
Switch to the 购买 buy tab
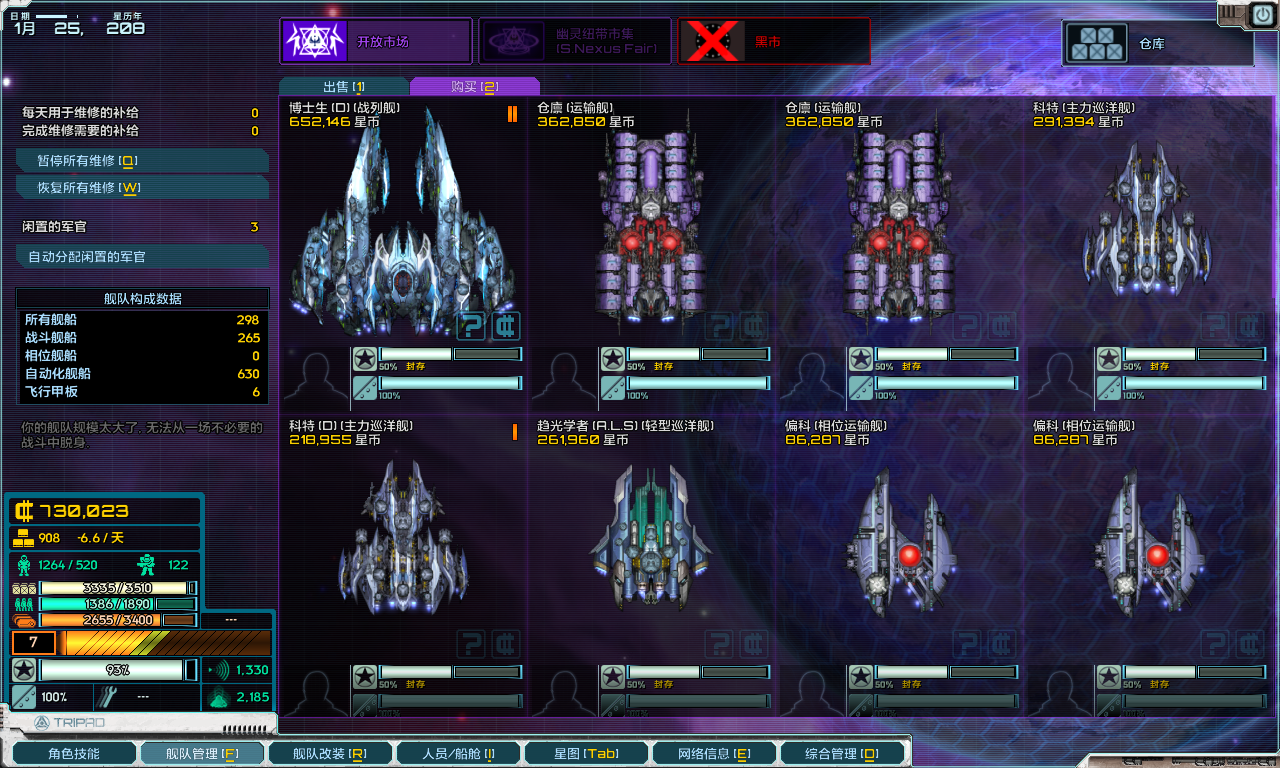tap(474, 87)
